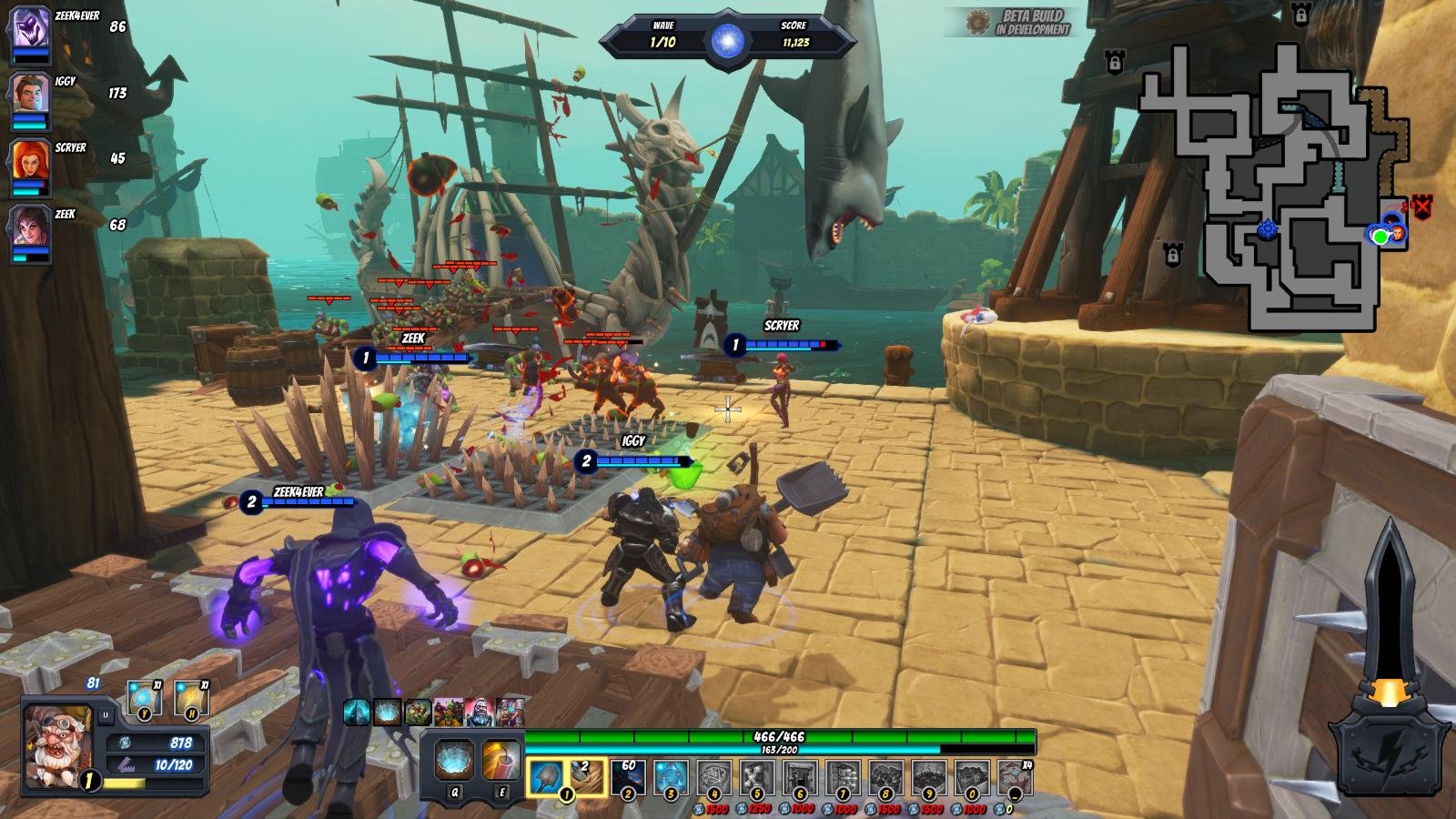Click the blue rift marker on minimap
Image resolution: width=1456 pixels, height=819 pixels.
[x=1268, y=229]
